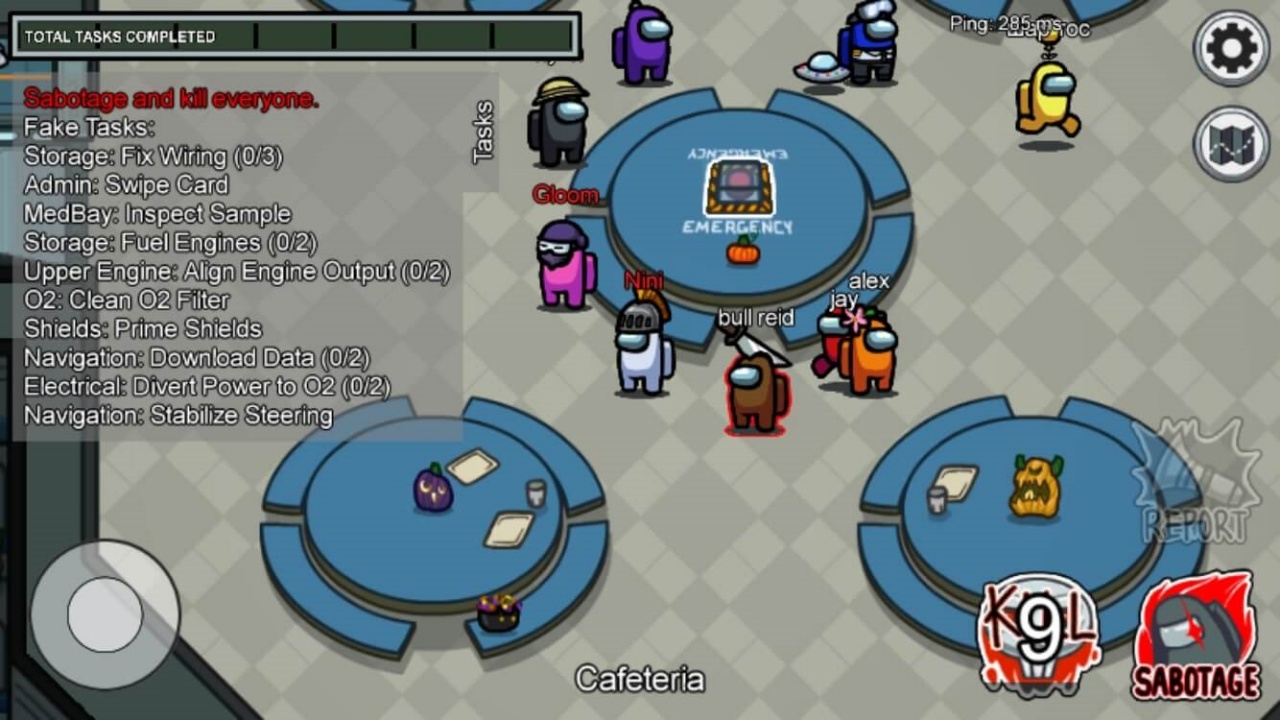Open the map view icon
Viewport: 1280px width, 720px height.
point(1231,144)
